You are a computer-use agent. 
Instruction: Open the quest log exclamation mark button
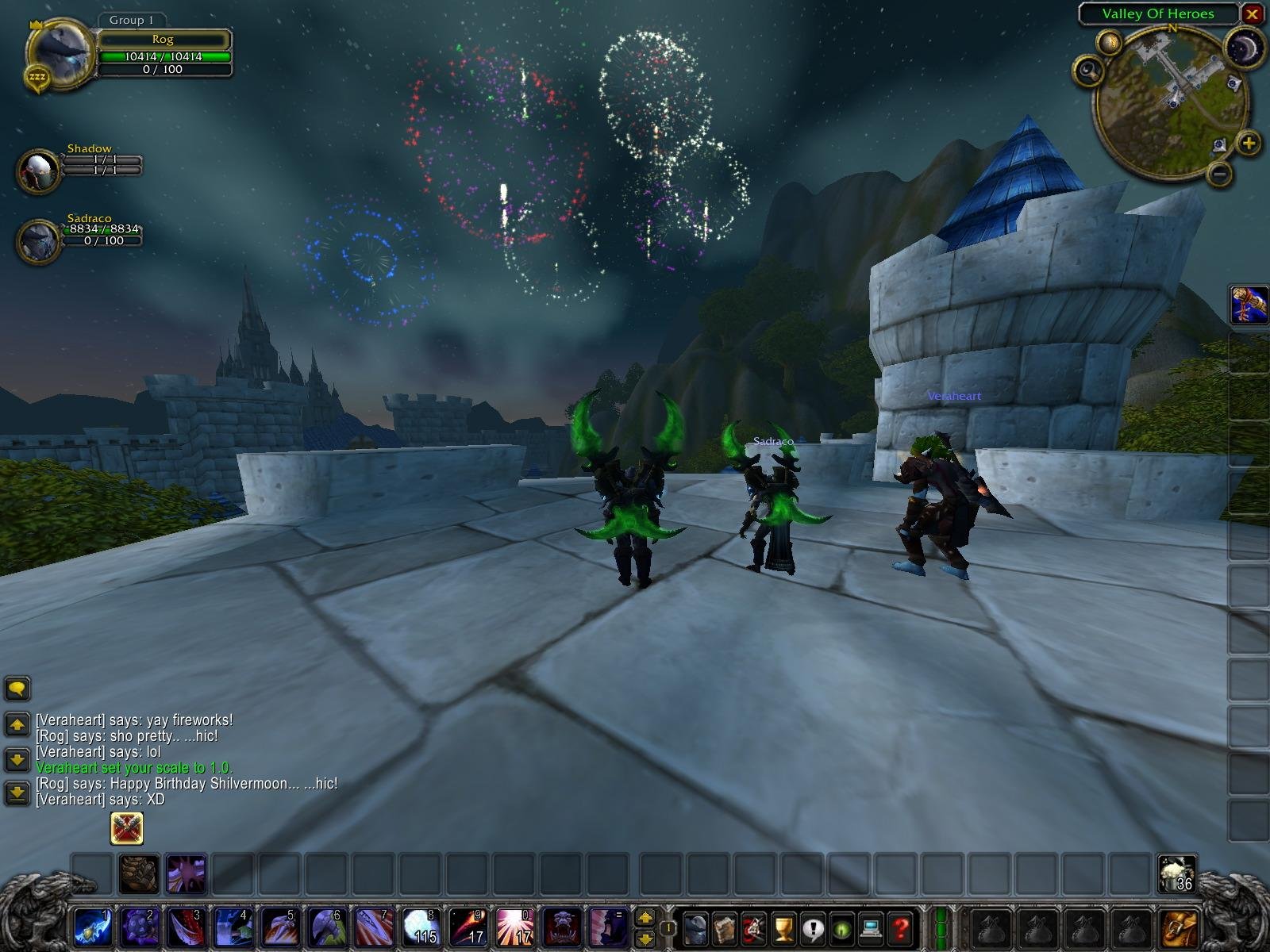coord(812,927)
